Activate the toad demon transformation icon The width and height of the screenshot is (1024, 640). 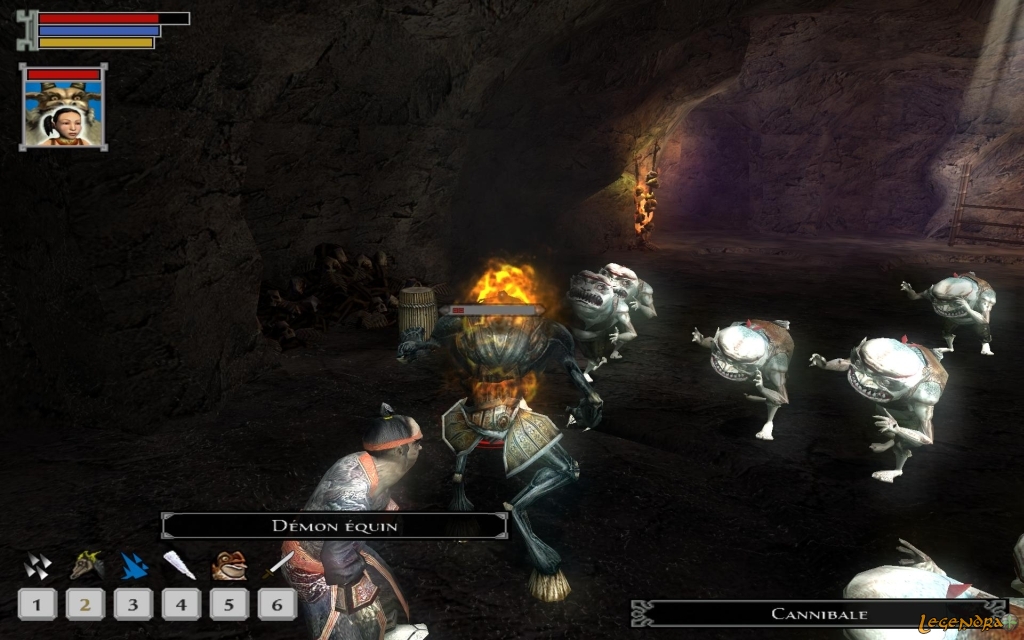pos(229,566)
